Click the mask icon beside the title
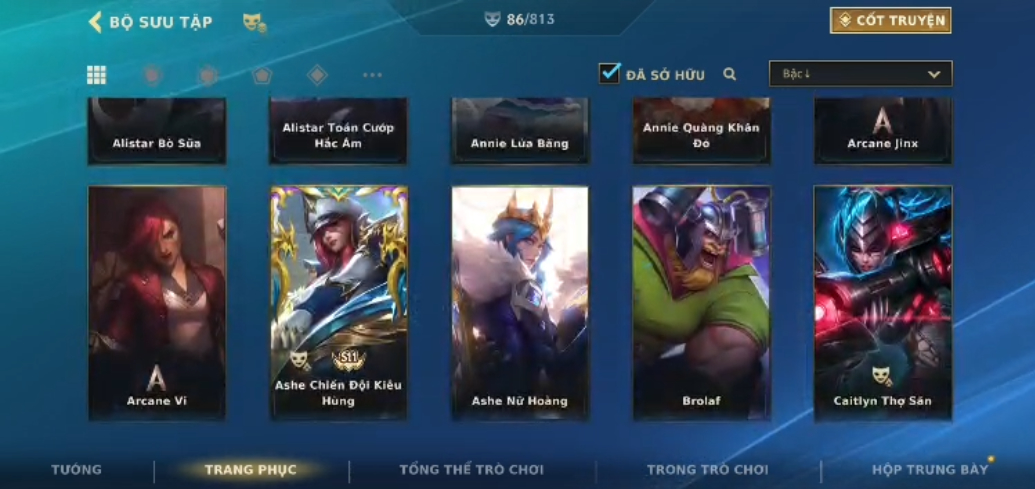 point(254,22)
